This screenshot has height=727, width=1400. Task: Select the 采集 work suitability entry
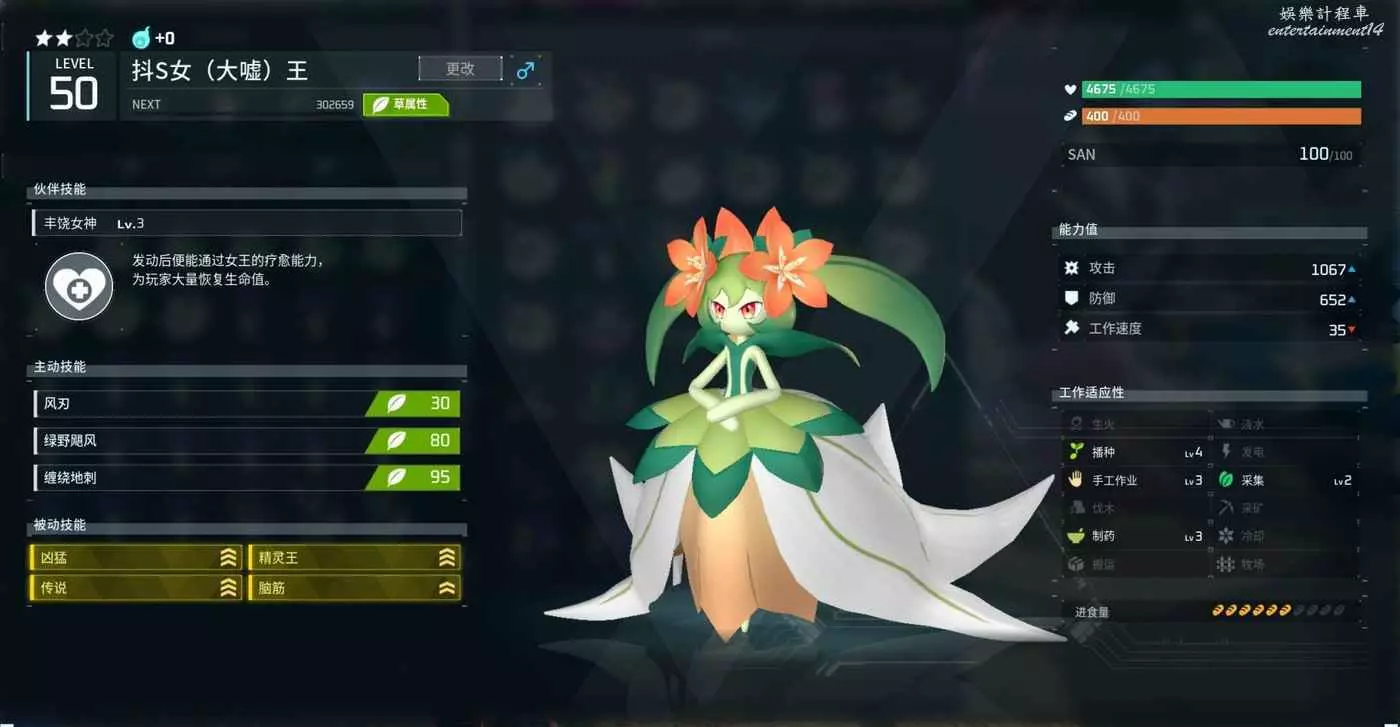point(1285,480)
